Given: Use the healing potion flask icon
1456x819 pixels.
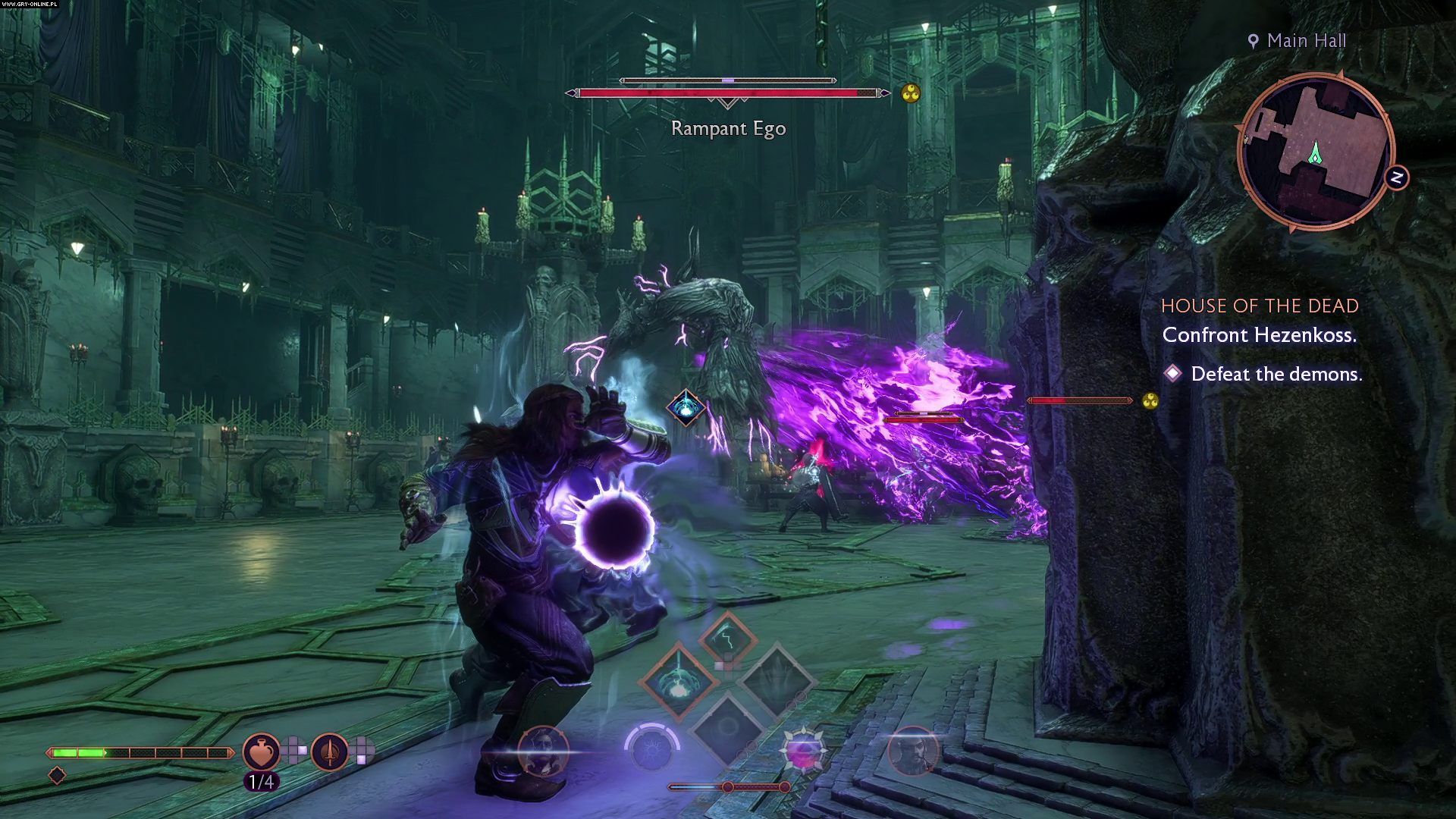Looking at the screenshot, I should [261, 752].
